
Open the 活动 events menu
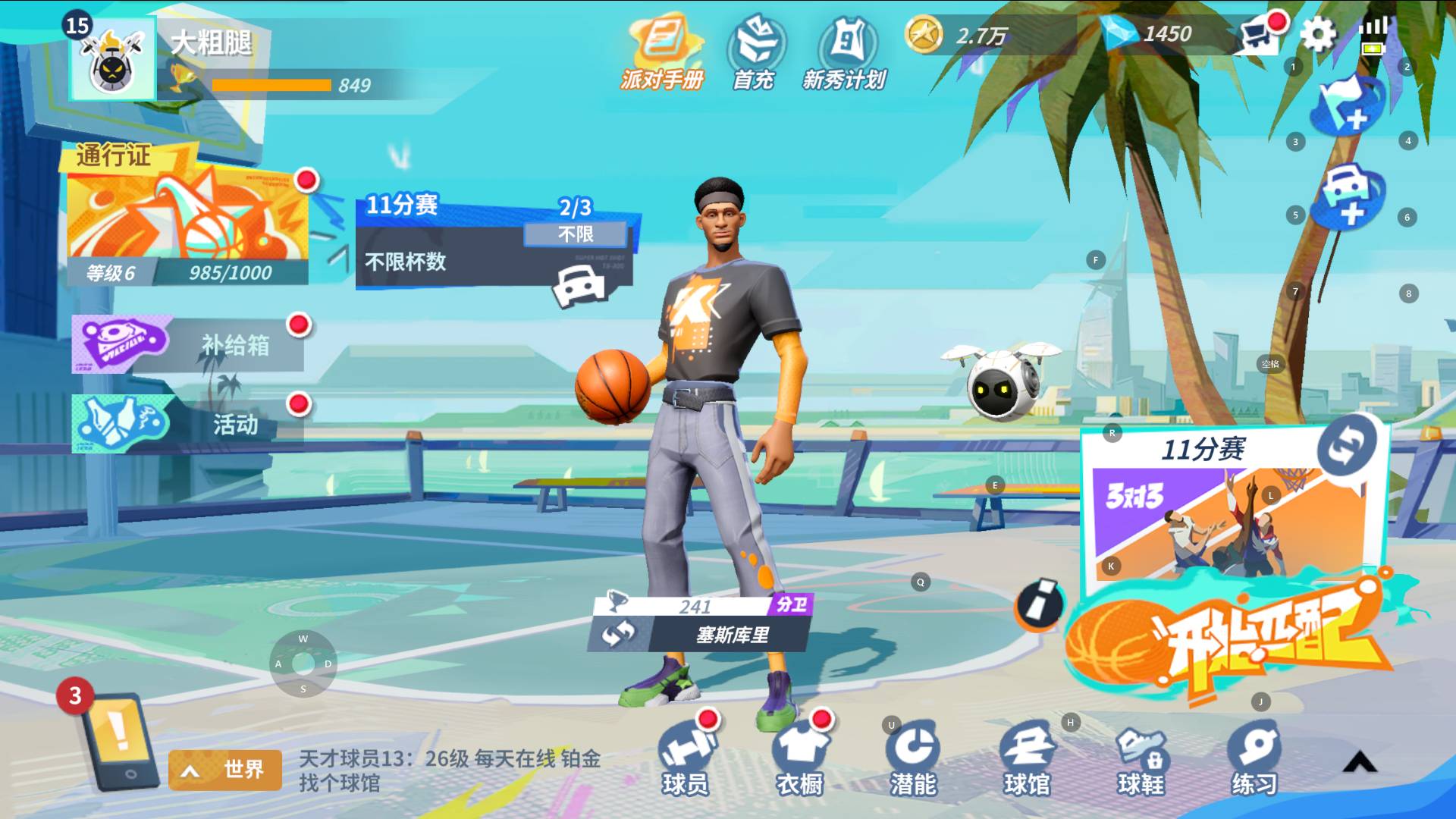coord(190,423)
